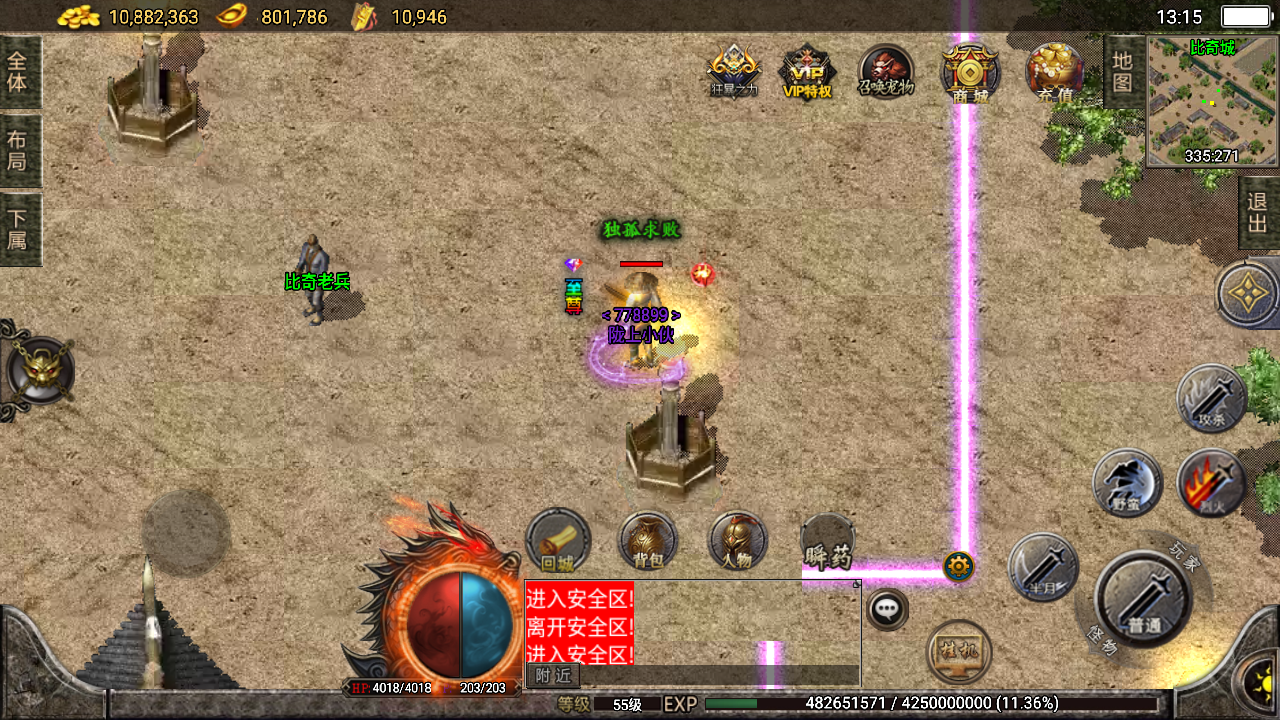
Task: Open the VIP特权 privileges menu
Action: [x=807, y=72]
